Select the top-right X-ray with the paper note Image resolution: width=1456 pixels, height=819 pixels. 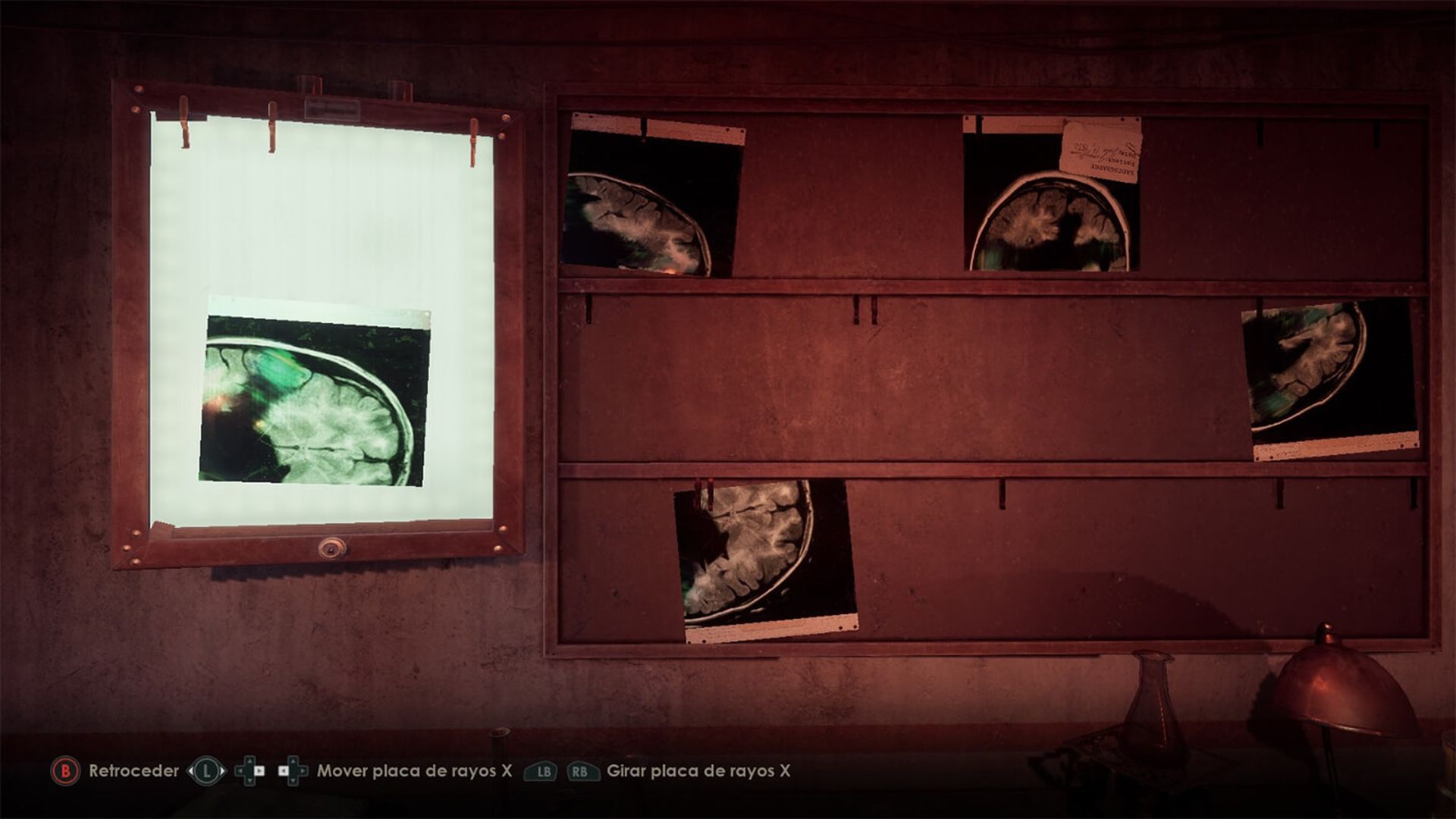point(1050,205)
